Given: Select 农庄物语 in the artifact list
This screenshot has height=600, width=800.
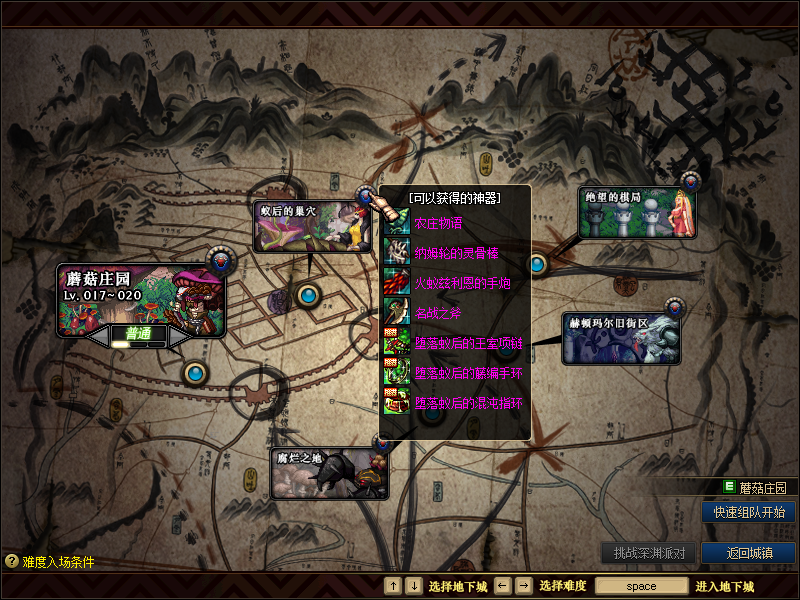Looking at the screenshot, I should tap(440, 223).
